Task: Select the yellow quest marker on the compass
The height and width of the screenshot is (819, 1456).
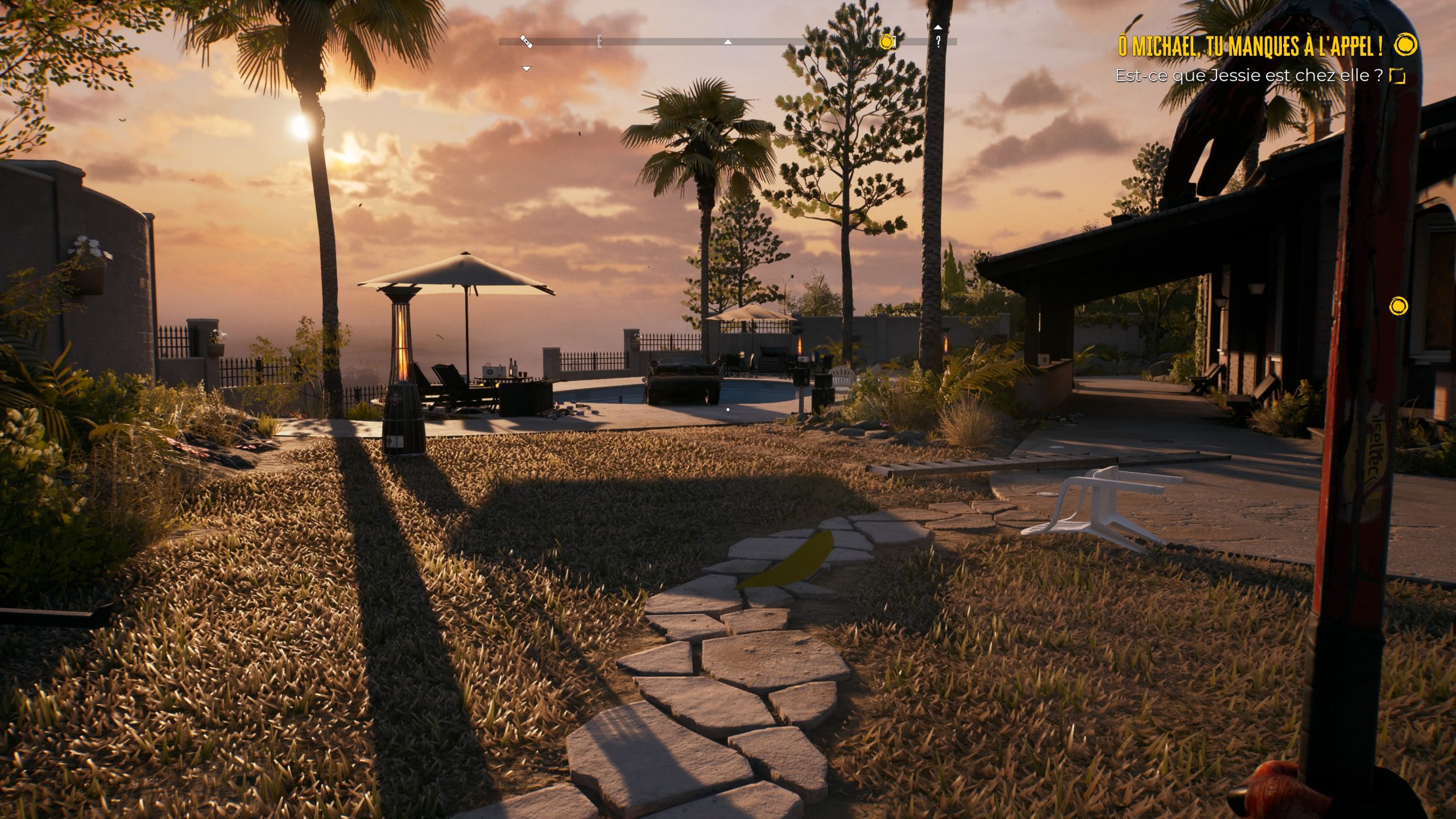Action: 886,42
